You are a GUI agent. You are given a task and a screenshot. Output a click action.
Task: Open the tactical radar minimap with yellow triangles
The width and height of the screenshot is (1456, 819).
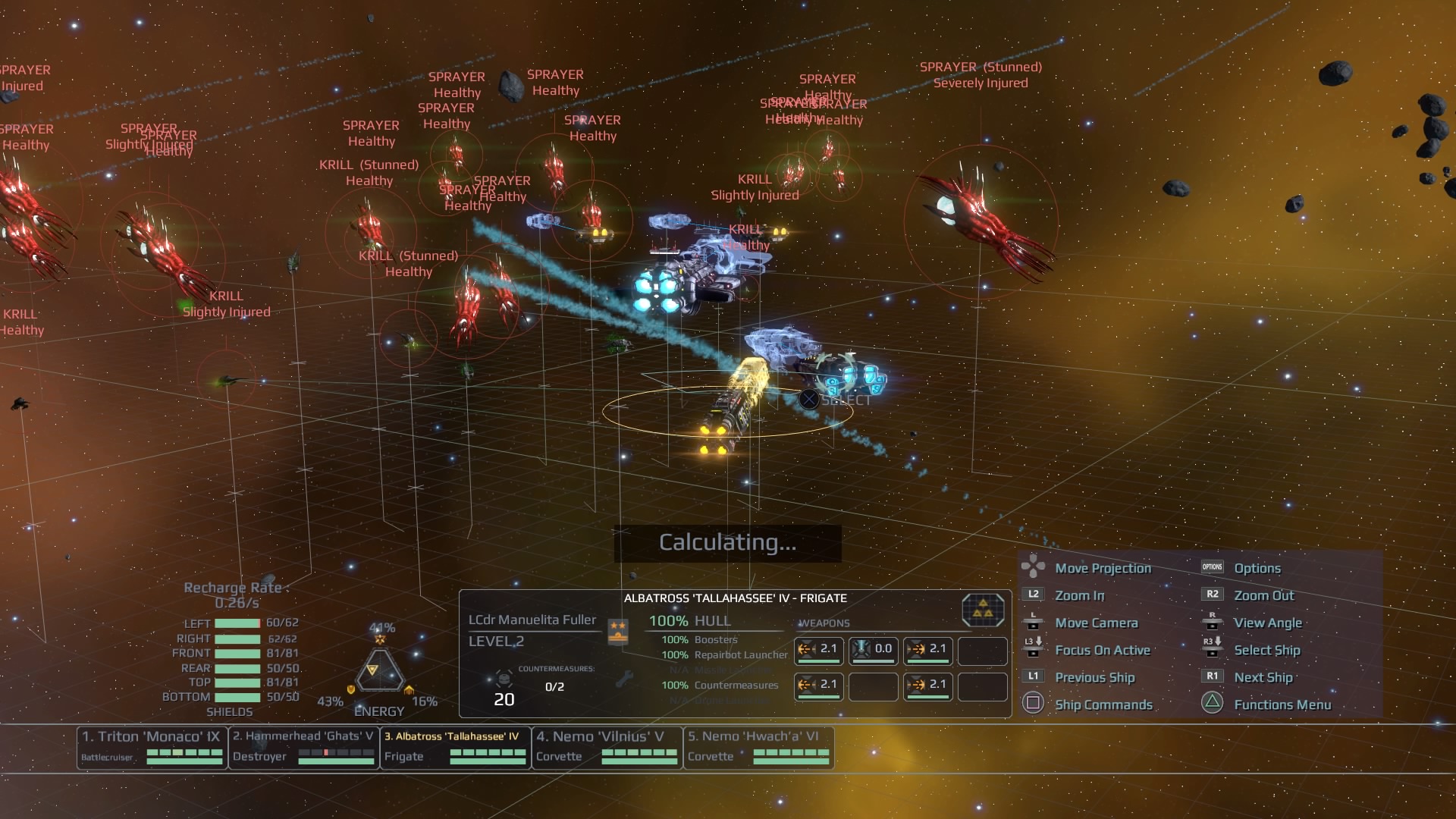coord(982,610)
